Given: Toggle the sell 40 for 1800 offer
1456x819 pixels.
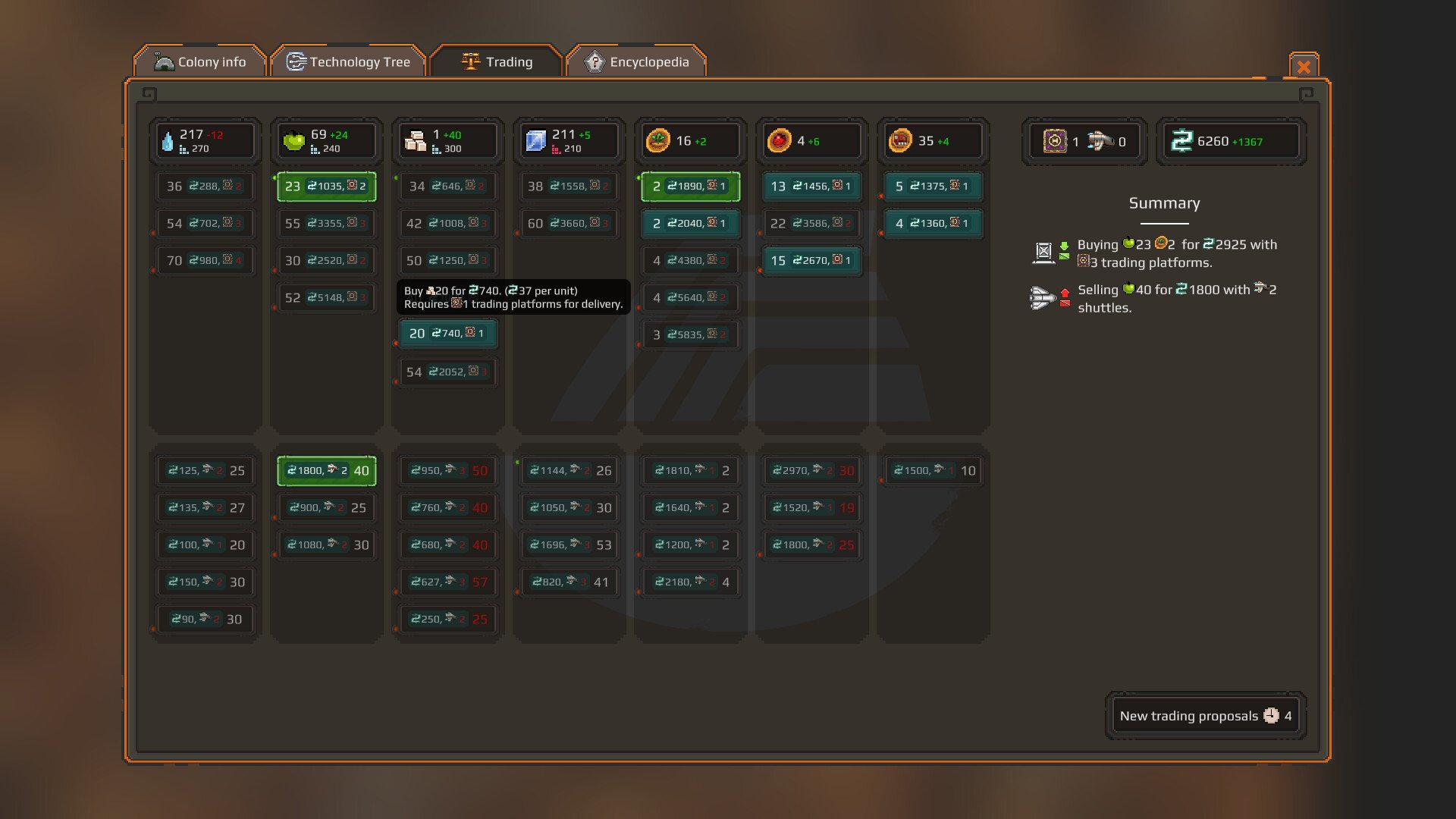Looking at the screenshot, I should [x=327, y=471].
